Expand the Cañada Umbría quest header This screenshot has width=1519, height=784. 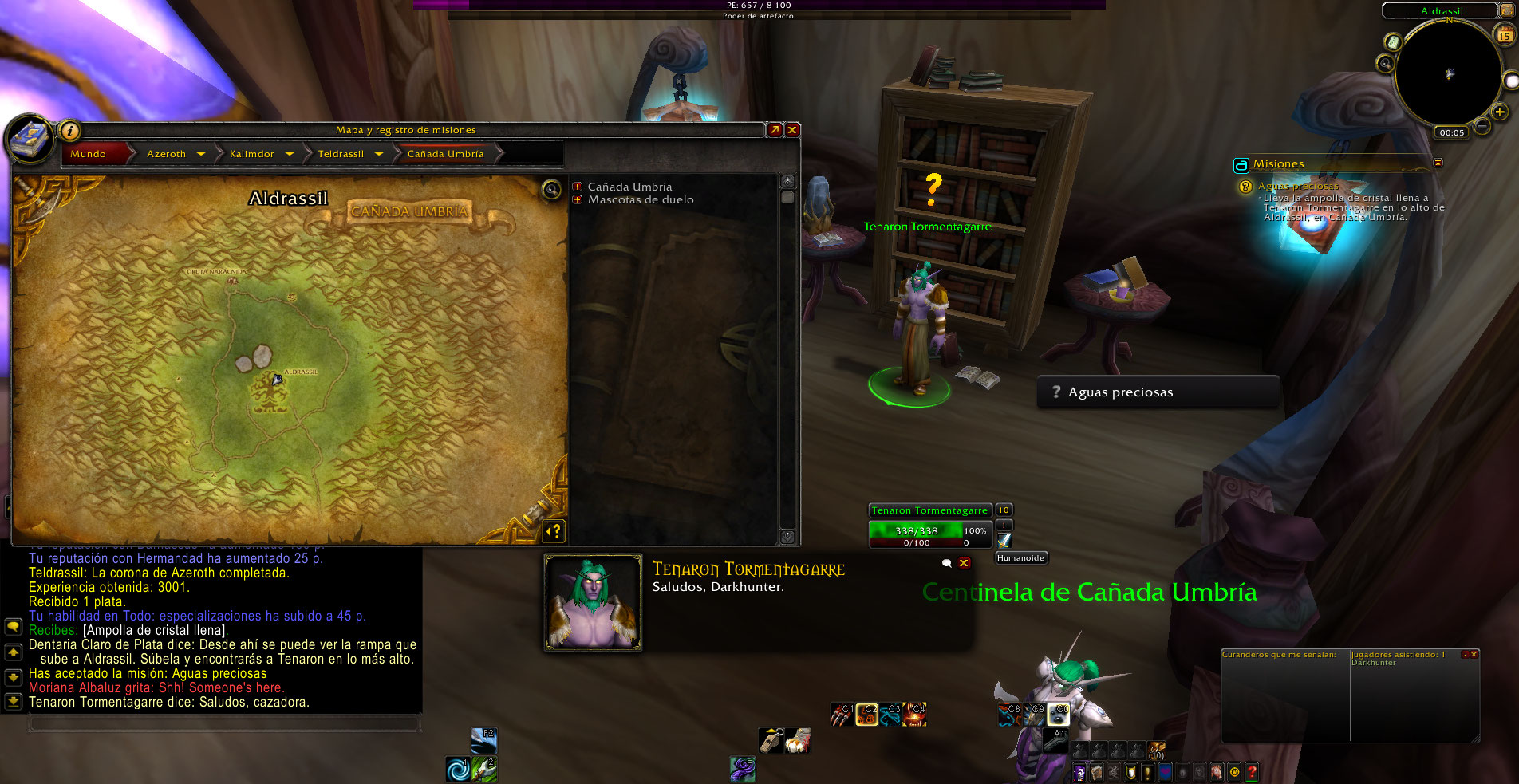pos(578,187)
